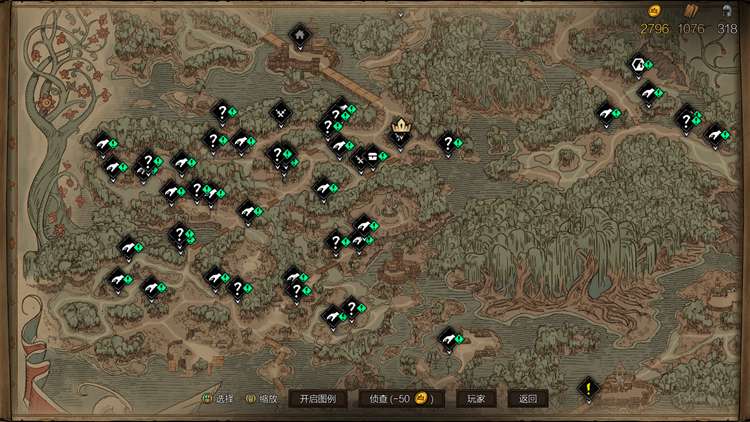Click the yellow exclamation mark marker
This screenshot has height=422, width=750.
pos(590,387)
